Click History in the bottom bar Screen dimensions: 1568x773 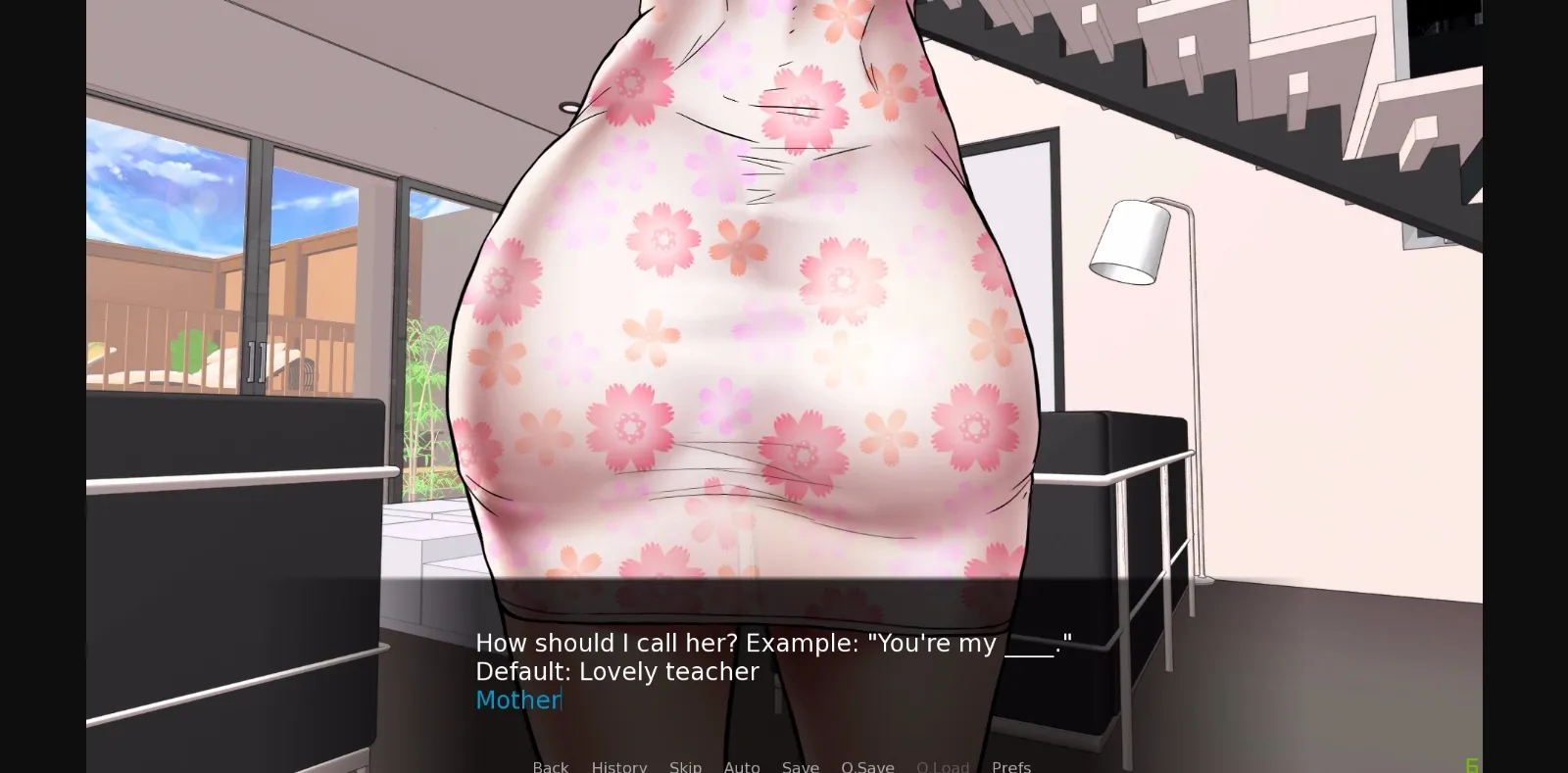(x=619, y=767)
